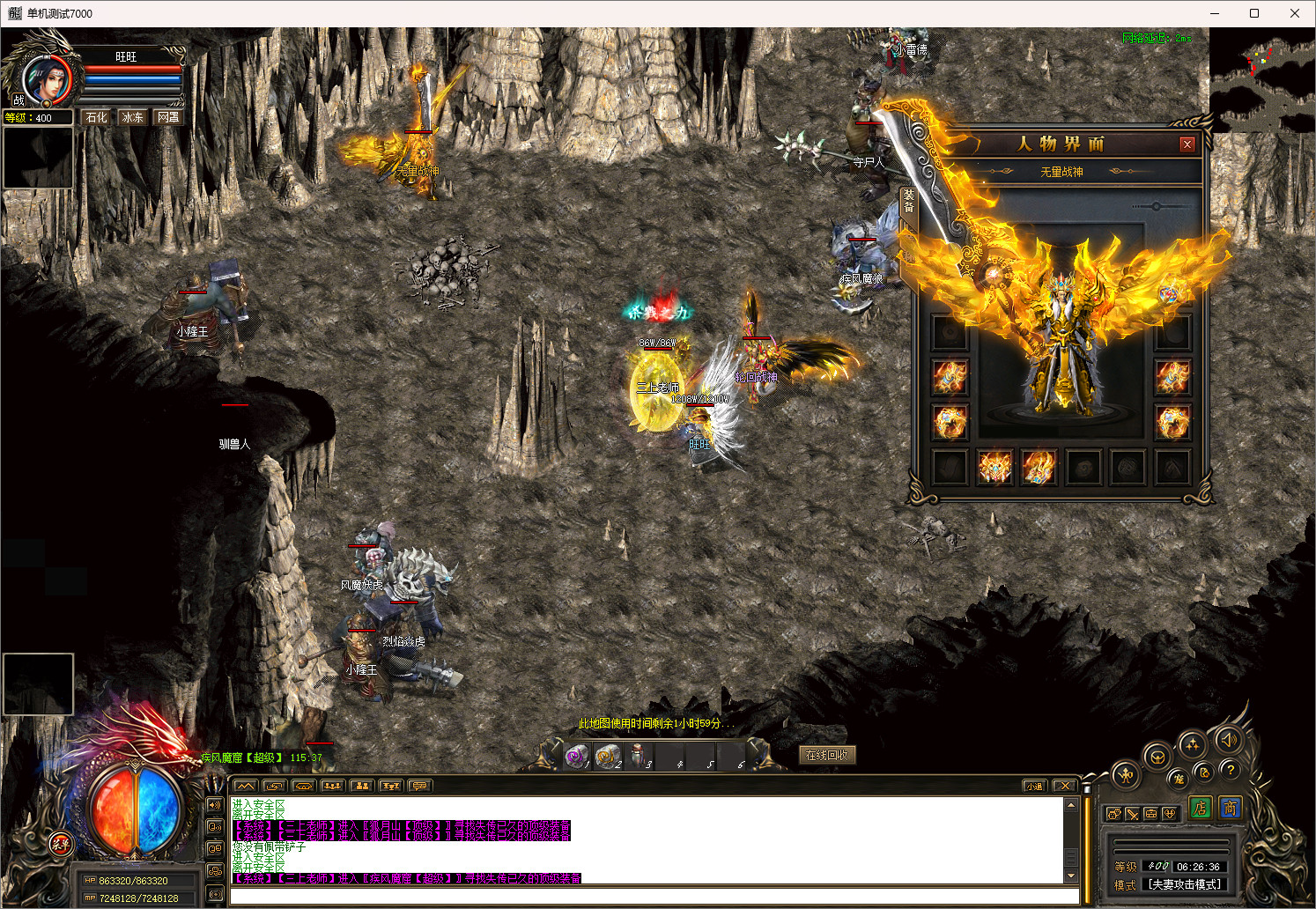Open the 宠 pet menu
The height and width of the screenshot is (909, 1316).
(x=1179, y=779)
